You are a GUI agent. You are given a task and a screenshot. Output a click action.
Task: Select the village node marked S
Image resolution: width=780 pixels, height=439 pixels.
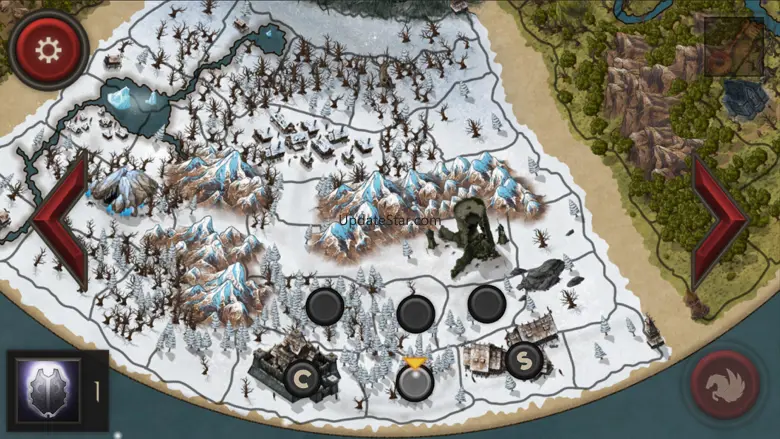(523, 358)
